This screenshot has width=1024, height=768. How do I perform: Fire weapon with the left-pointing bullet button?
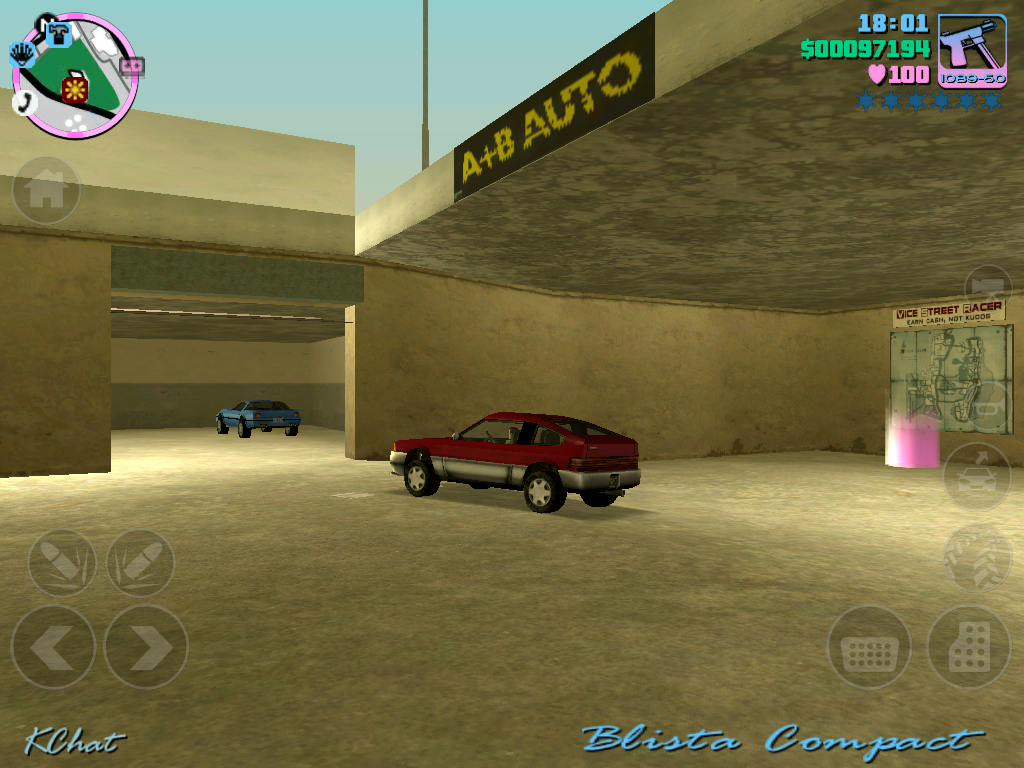[62, 563]
